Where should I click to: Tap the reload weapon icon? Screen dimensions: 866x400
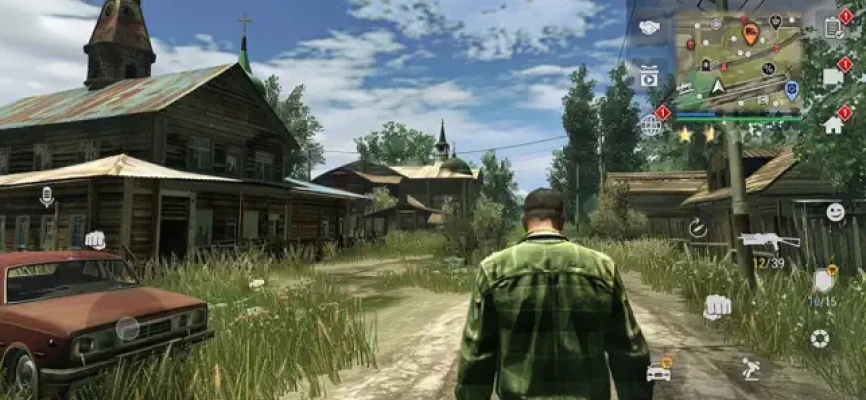(697, 228)
